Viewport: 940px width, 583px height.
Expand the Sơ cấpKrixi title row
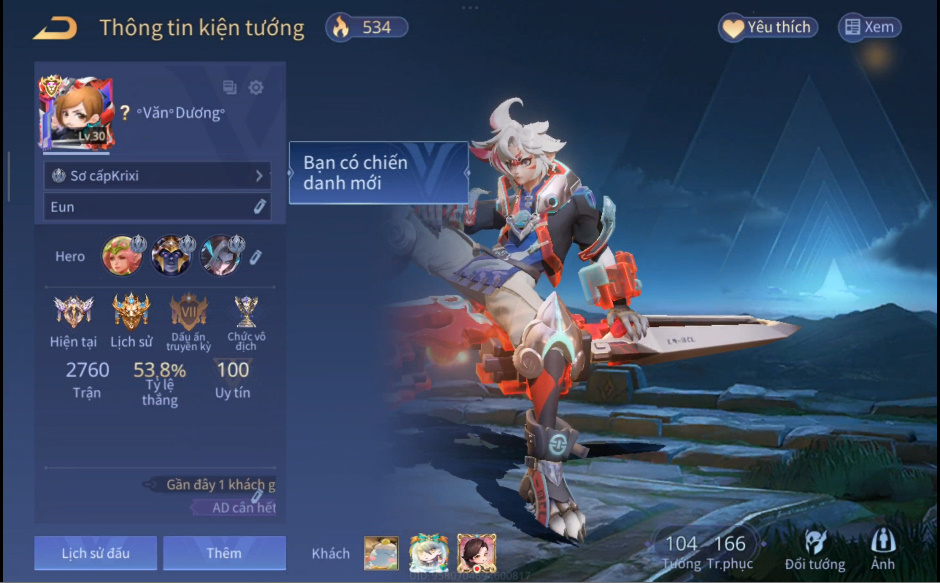pyautogui.click(x=158, y=176)
